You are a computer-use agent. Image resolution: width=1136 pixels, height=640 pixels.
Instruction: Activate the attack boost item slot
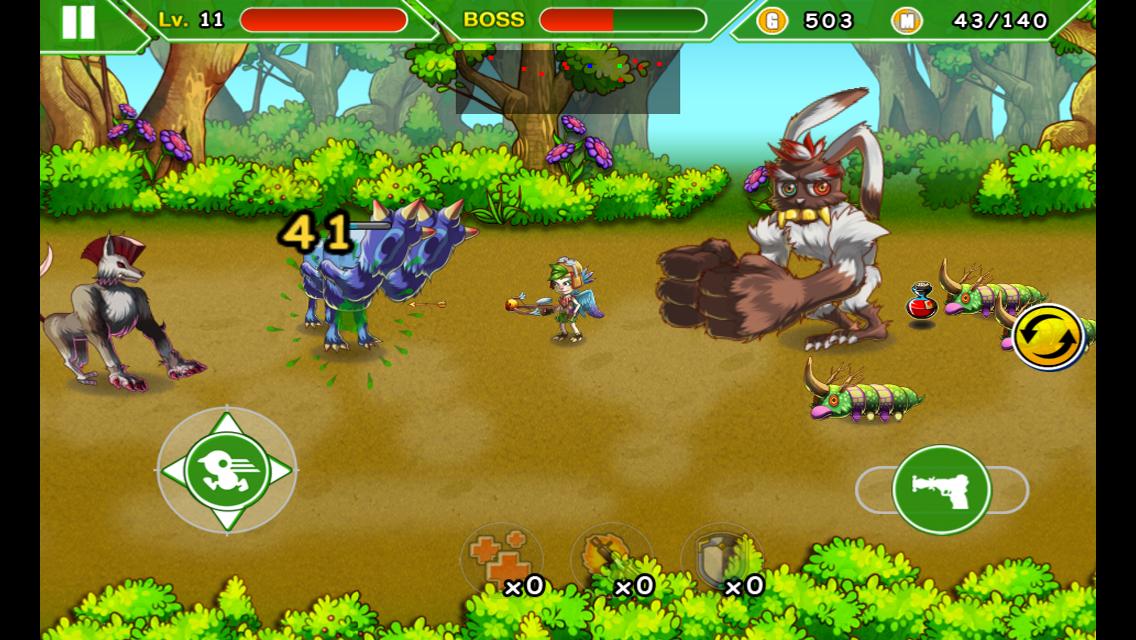pos(611,560)
